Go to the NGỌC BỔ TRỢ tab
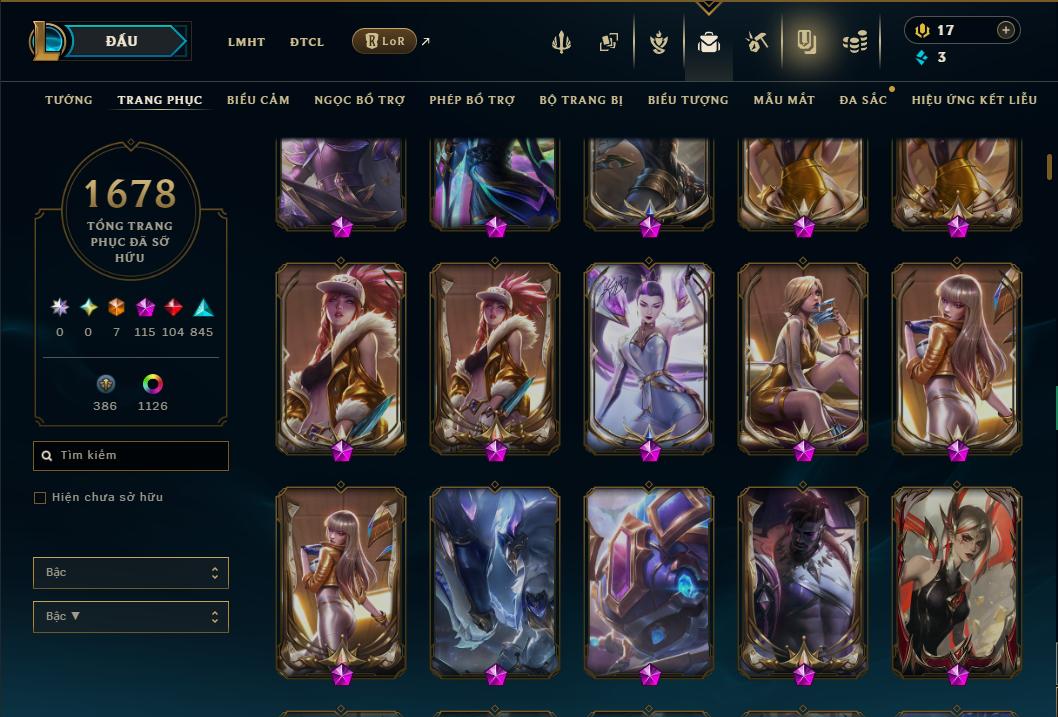 point(359,100)
